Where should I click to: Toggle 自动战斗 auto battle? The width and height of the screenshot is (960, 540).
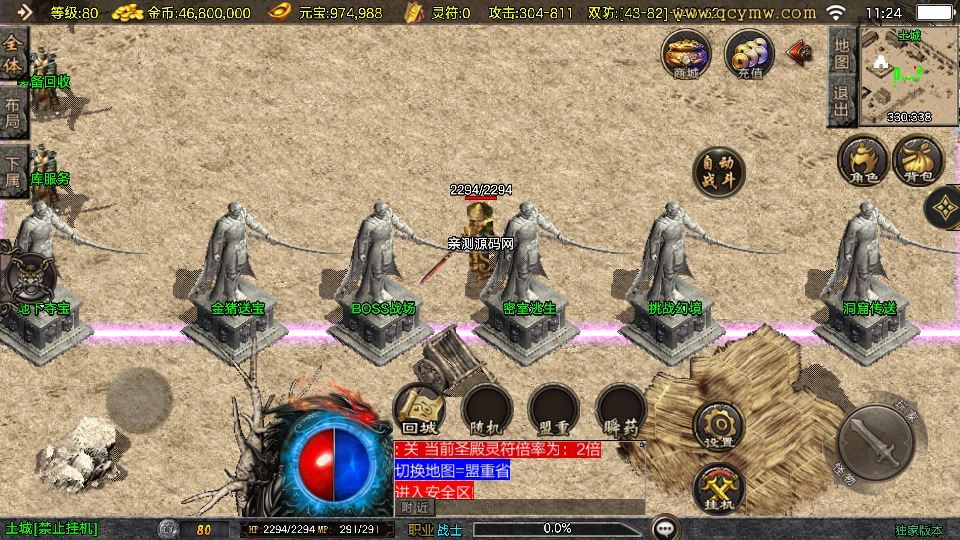(719, 172)
